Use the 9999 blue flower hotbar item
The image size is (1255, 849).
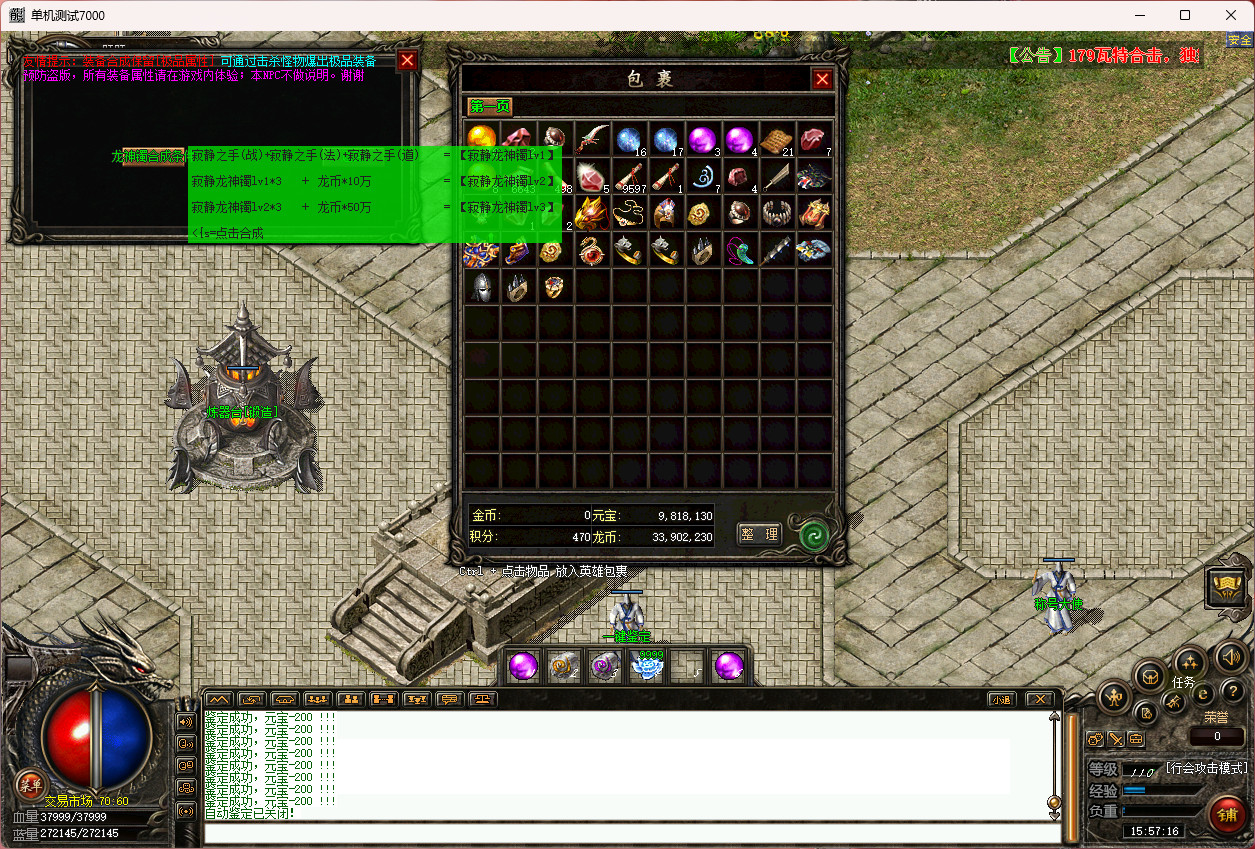(x=649, y=666)
